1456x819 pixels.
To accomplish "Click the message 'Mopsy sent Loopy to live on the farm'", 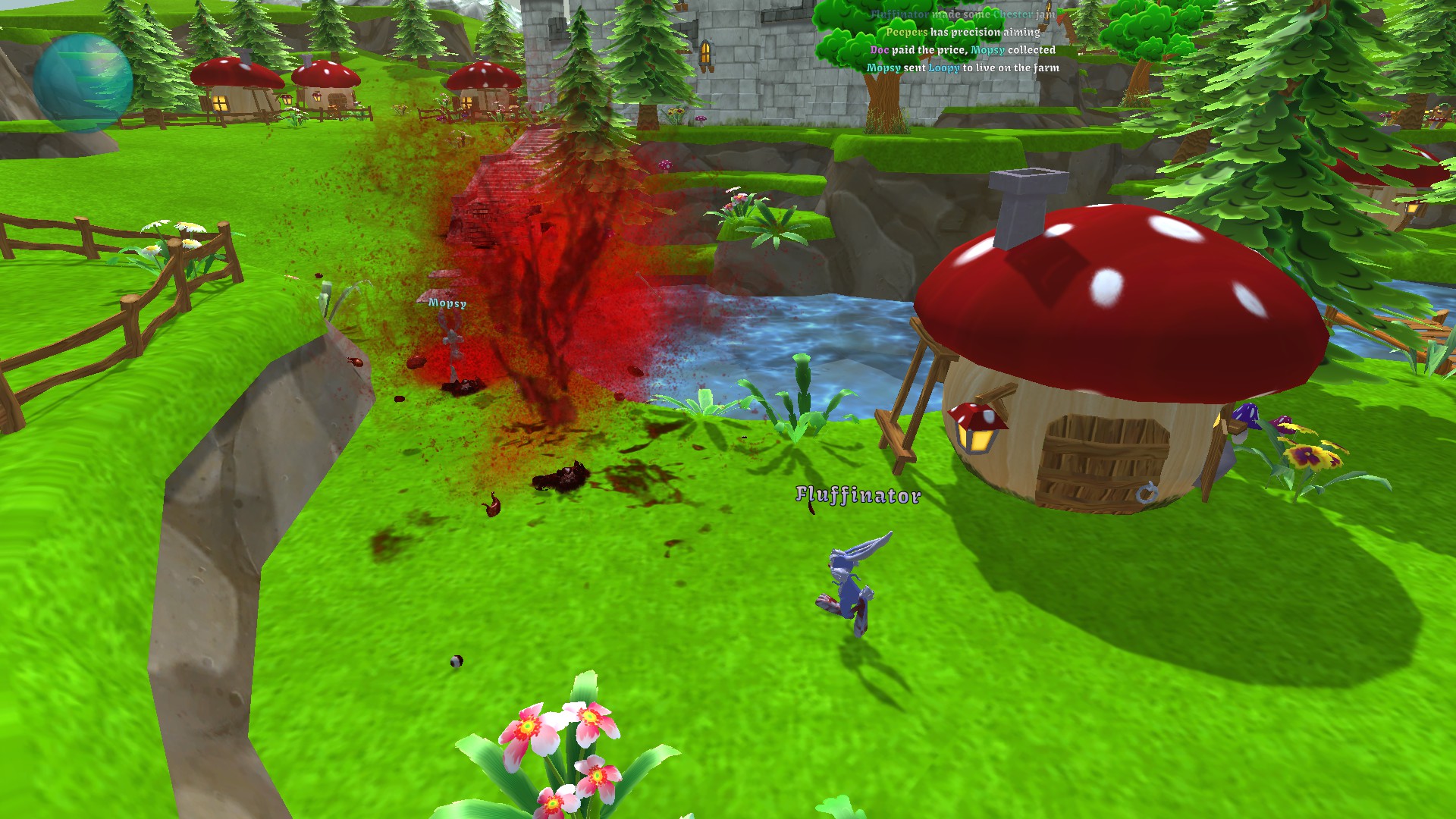I will (x=963, y=68).
